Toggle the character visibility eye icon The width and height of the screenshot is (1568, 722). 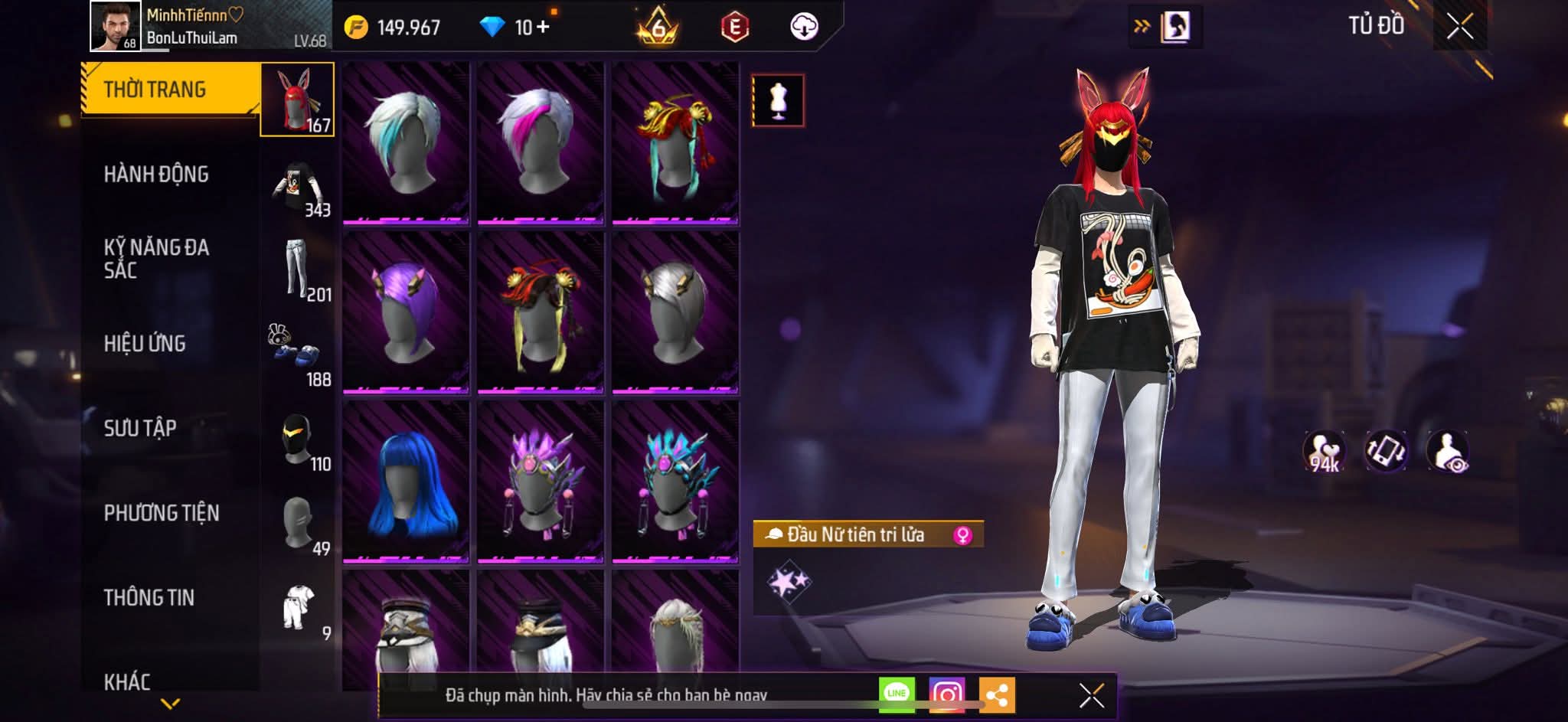click(x=1447, y=451)
